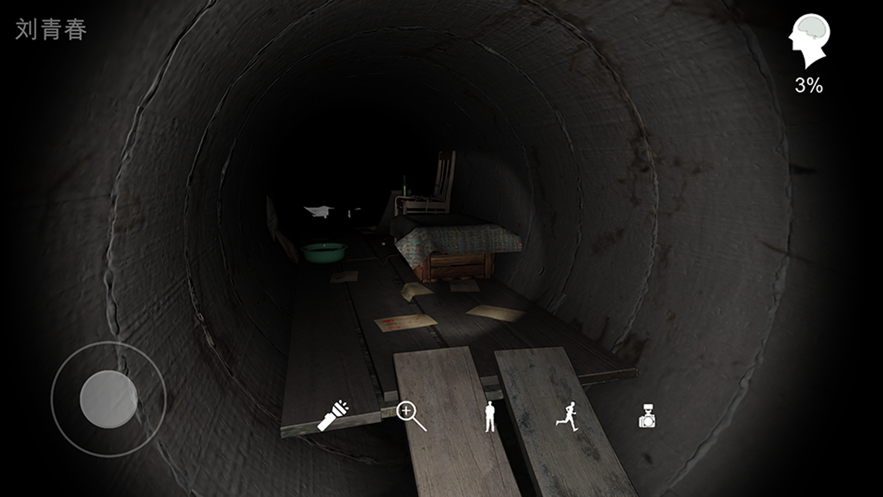The height and width of the screenshot is (497, 883).
Task: Toggle the flashlight icon
Action: (332, 416)
